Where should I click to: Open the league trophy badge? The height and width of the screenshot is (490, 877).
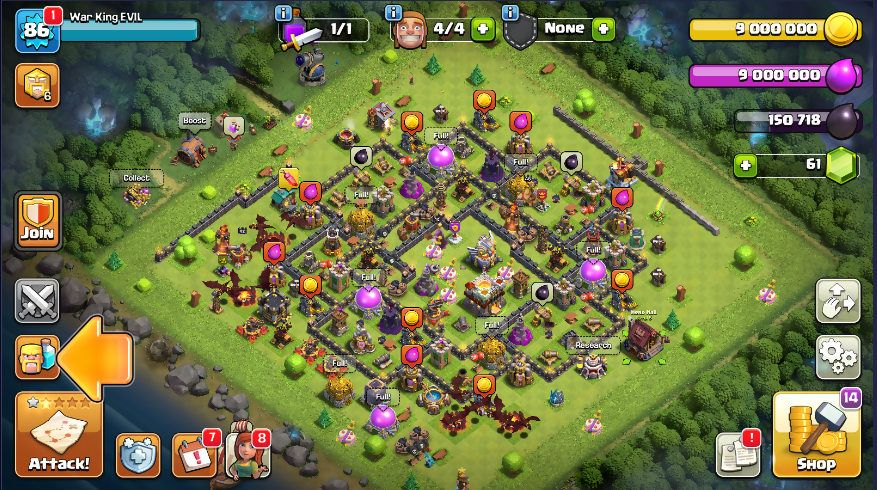(x=37, y=86)
